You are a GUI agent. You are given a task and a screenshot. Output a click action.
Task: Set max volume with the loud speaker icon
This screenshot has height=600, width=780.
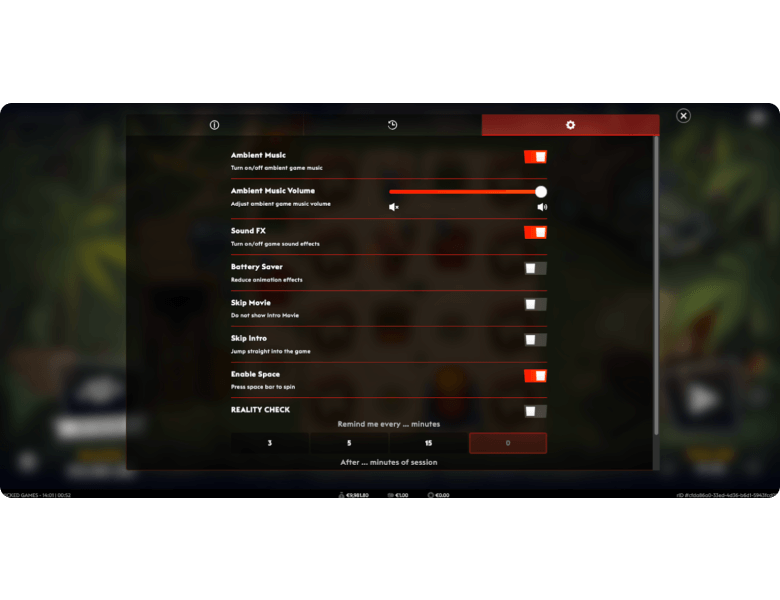click(x=542, y=207)
